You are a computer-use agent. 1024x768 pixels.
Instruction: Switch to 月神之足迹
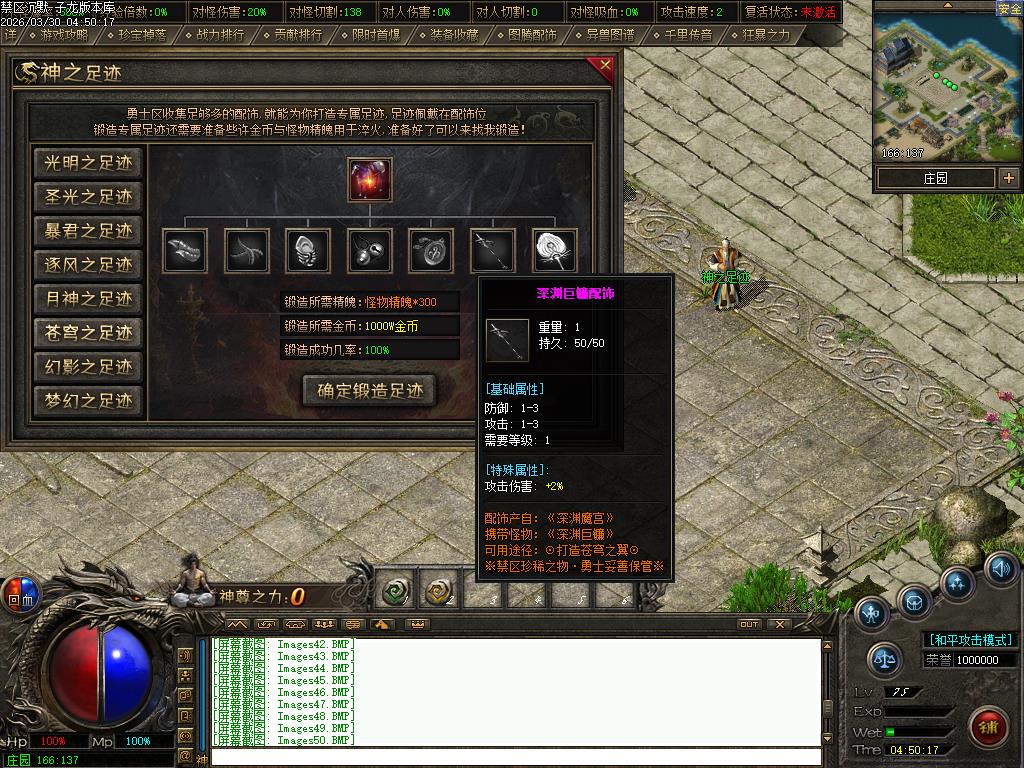pyautogui.click(x=88, y=299)
